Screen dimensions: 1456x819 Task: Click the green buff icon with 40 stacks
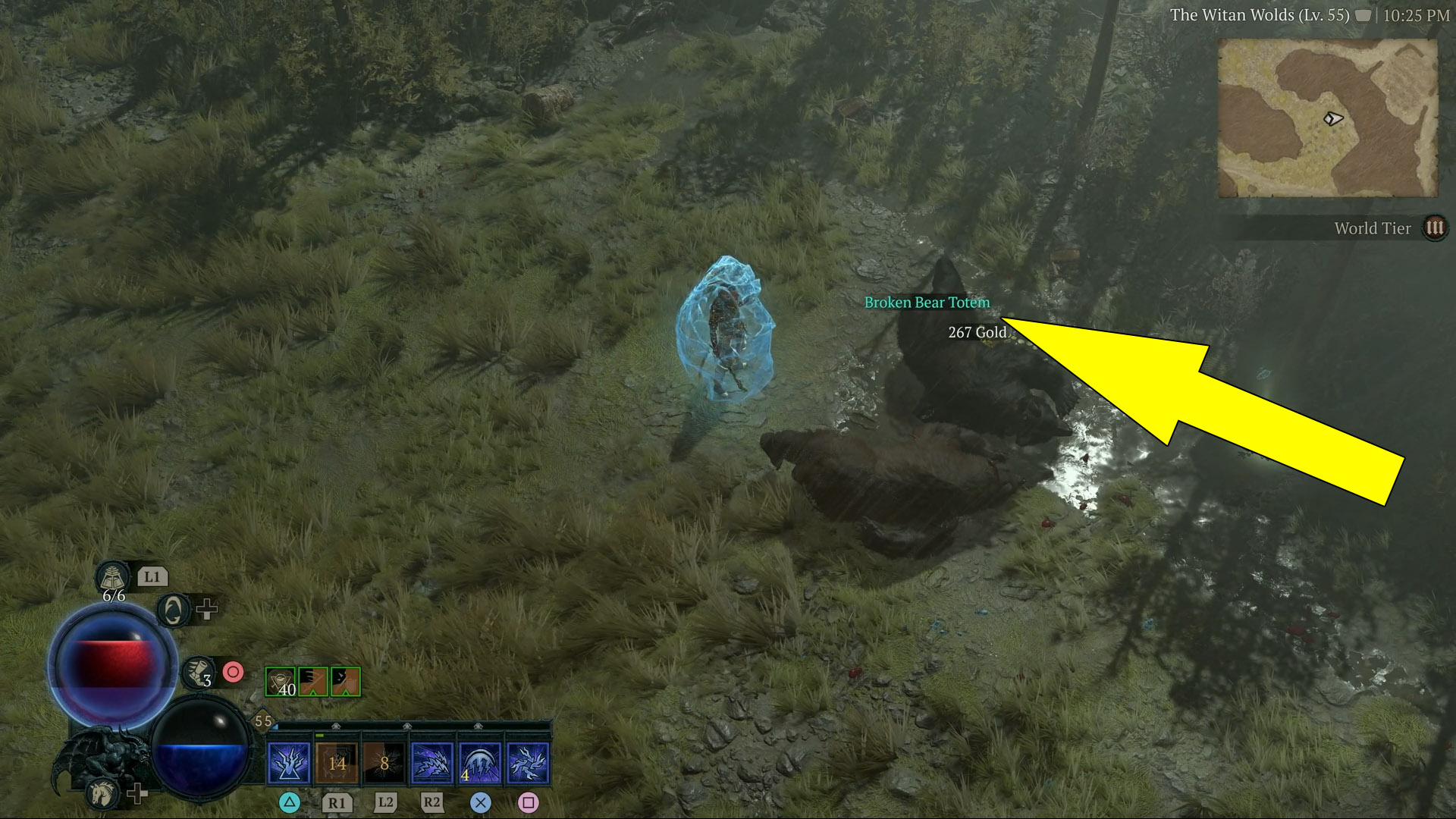pos(281,682)
